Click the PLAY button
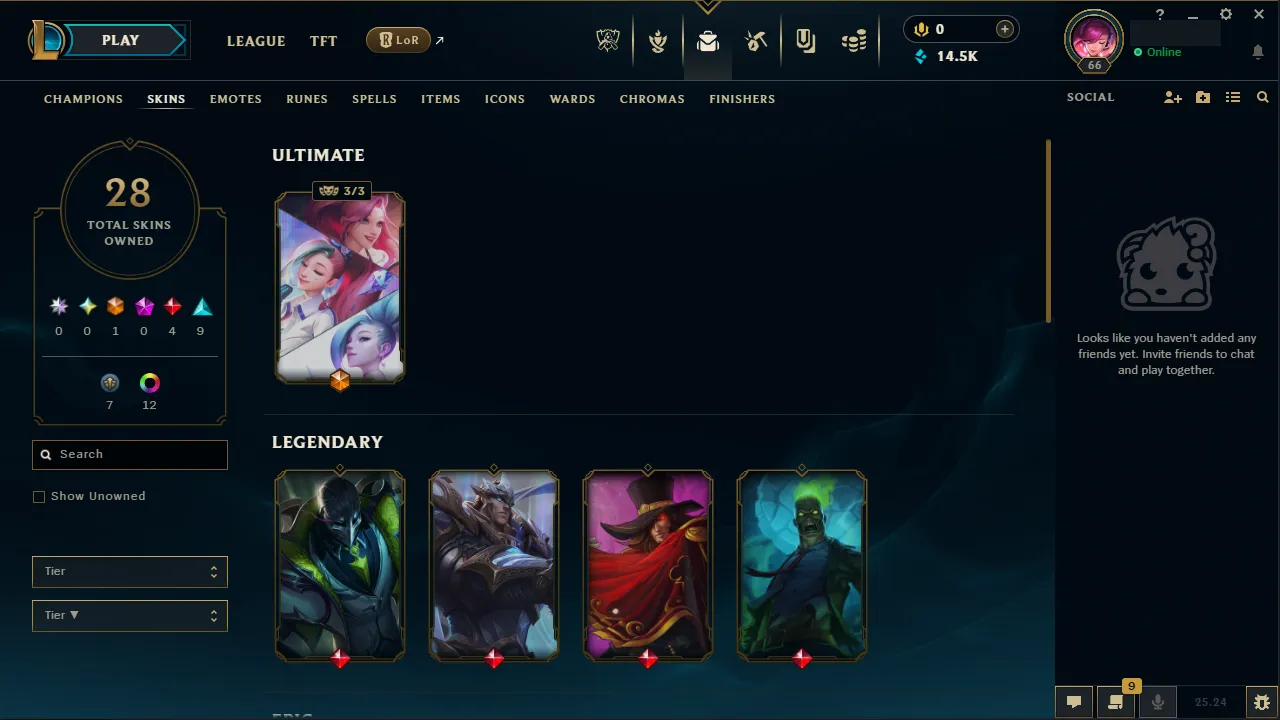This screenshot has height=720, width=1280. click(x=120, y=40)
